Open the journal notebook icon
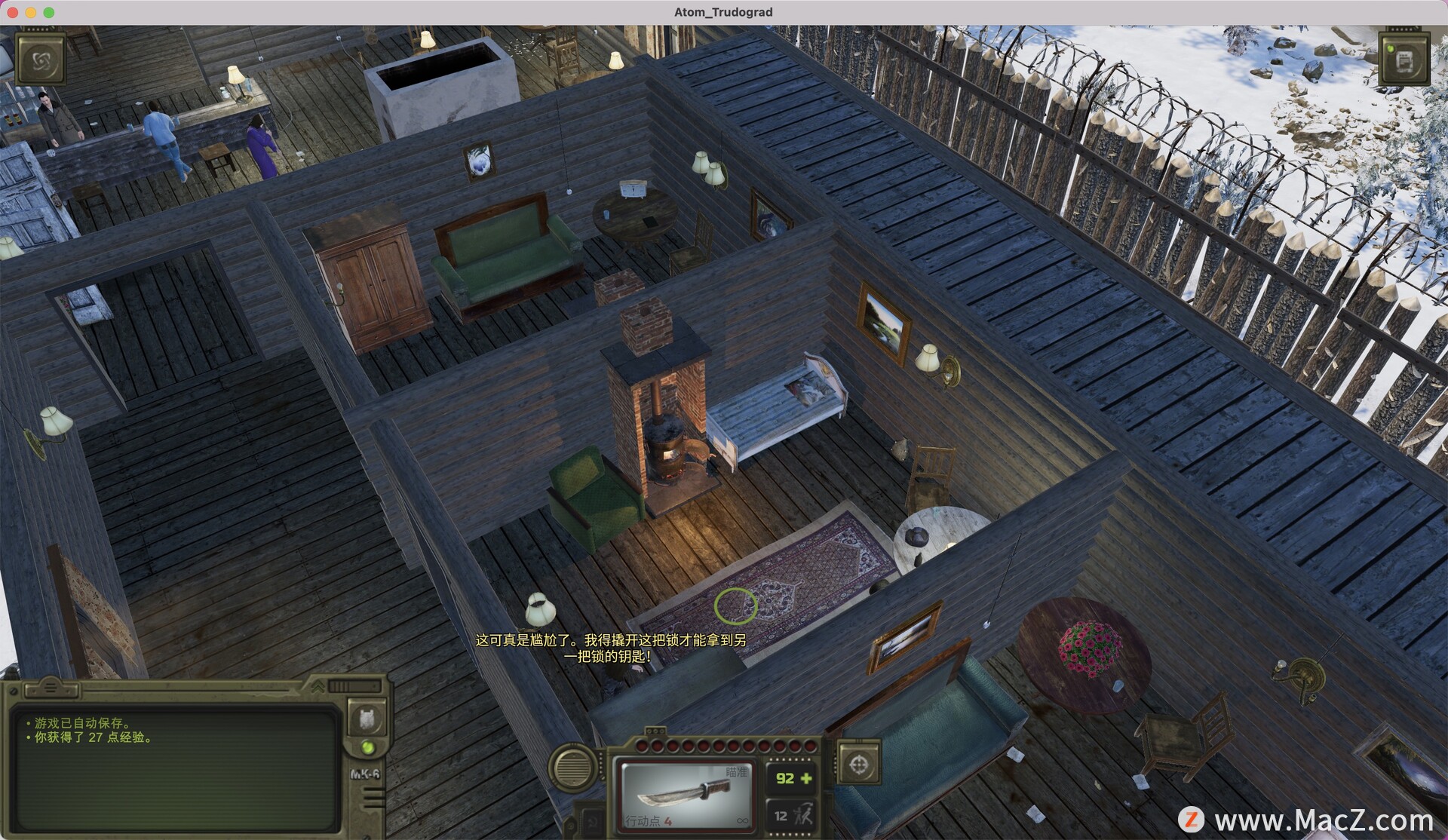The width and height of the screenshot is (1448, 840). coord(1404,60)
